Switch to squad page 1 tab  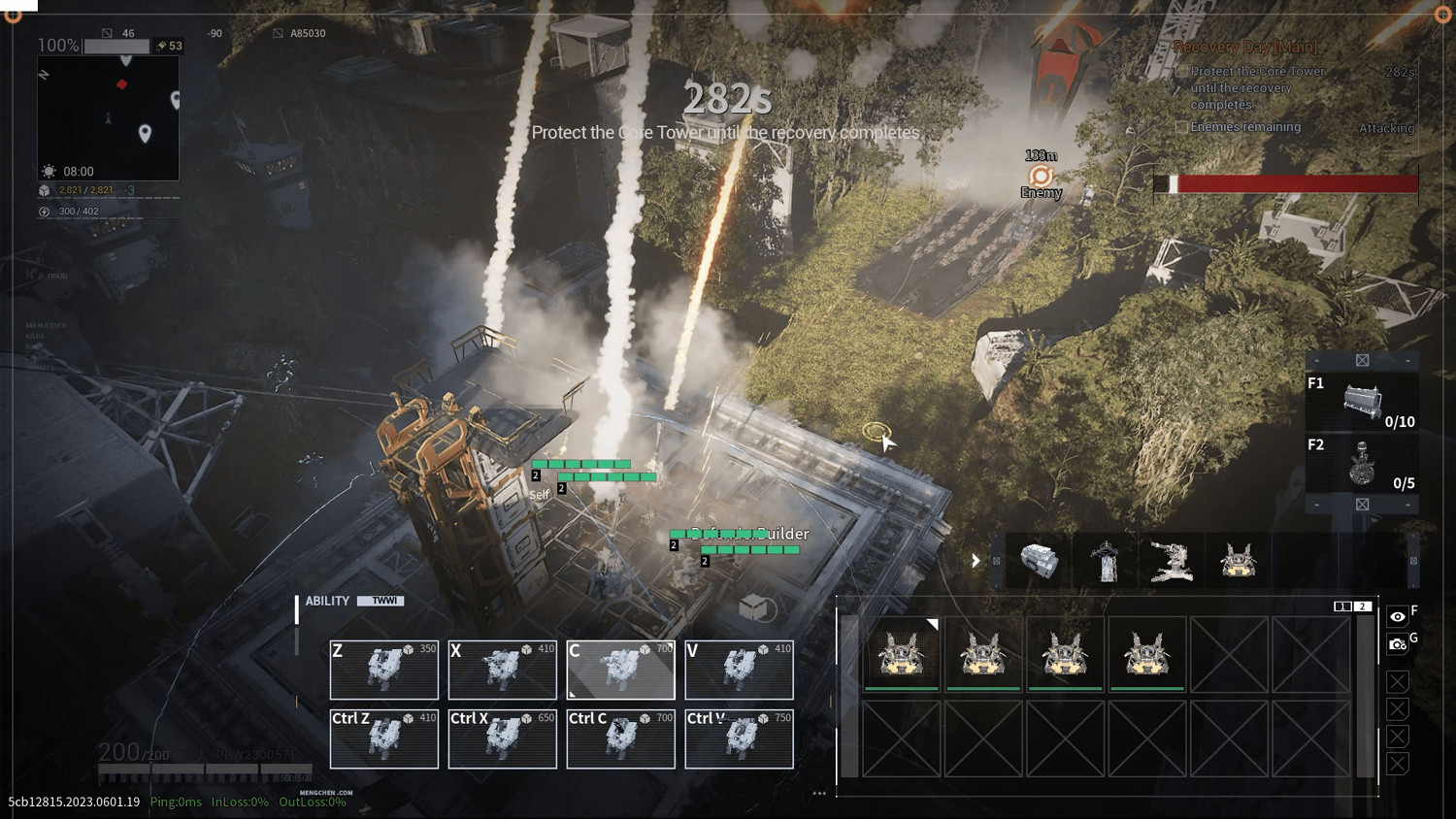point(1342,606)
